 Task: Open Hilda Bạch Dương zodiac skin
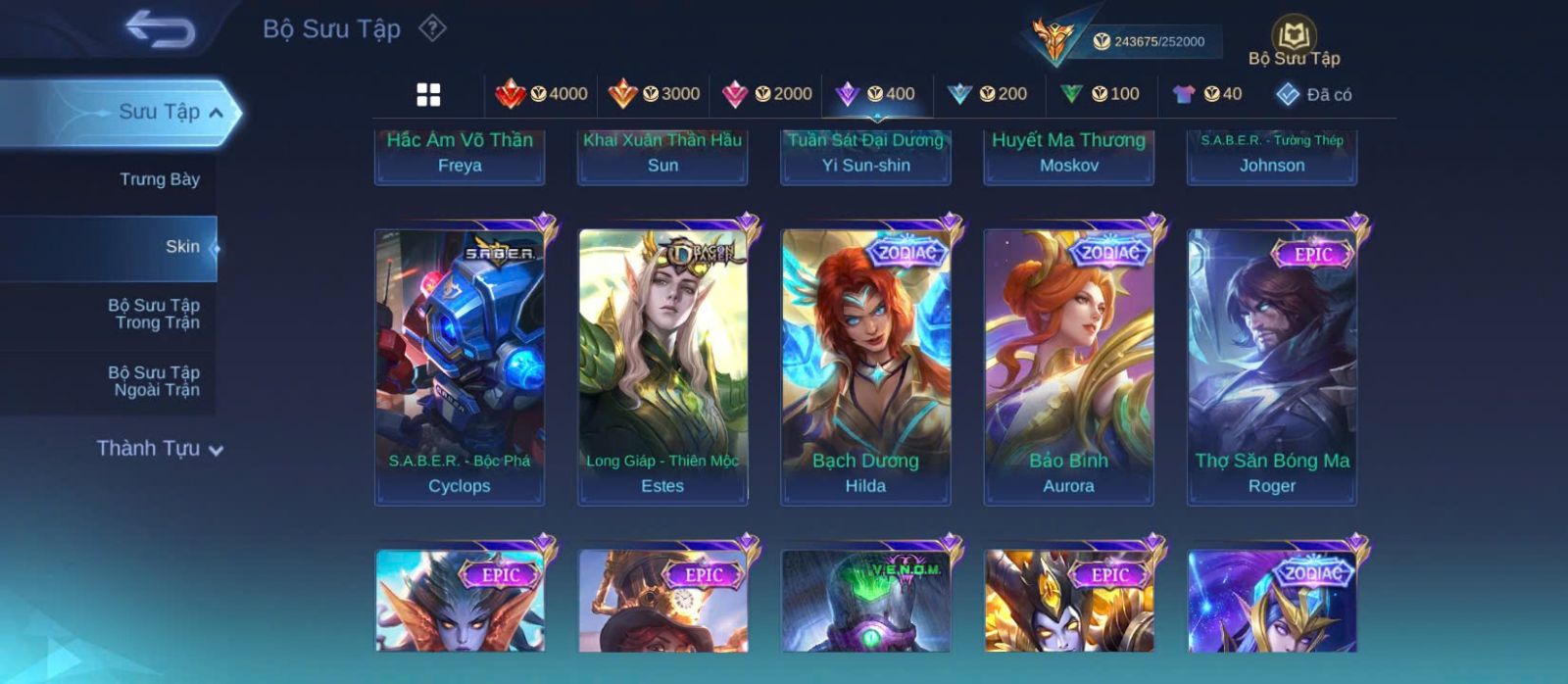tap(865, 367)
